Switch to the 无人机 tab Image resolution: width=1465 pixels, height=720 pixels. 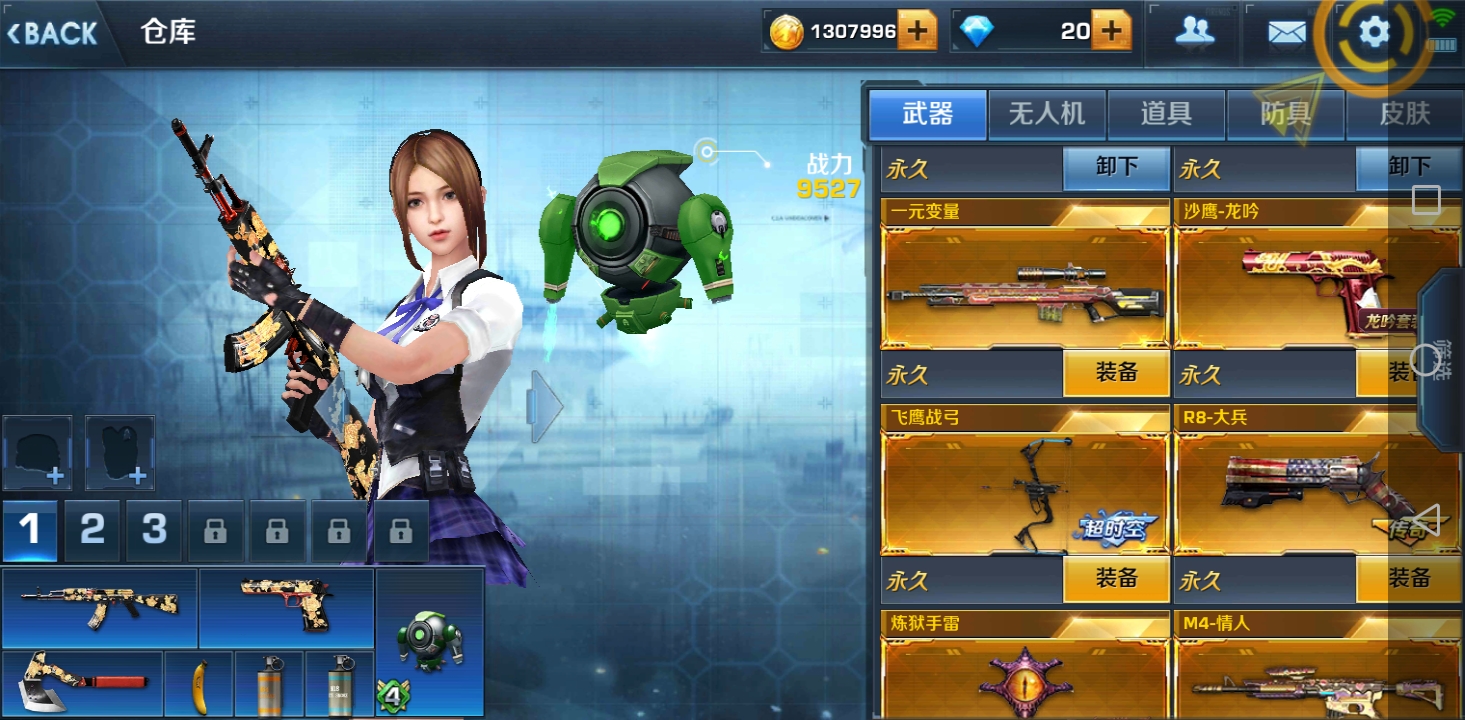tap(1046, 114)
